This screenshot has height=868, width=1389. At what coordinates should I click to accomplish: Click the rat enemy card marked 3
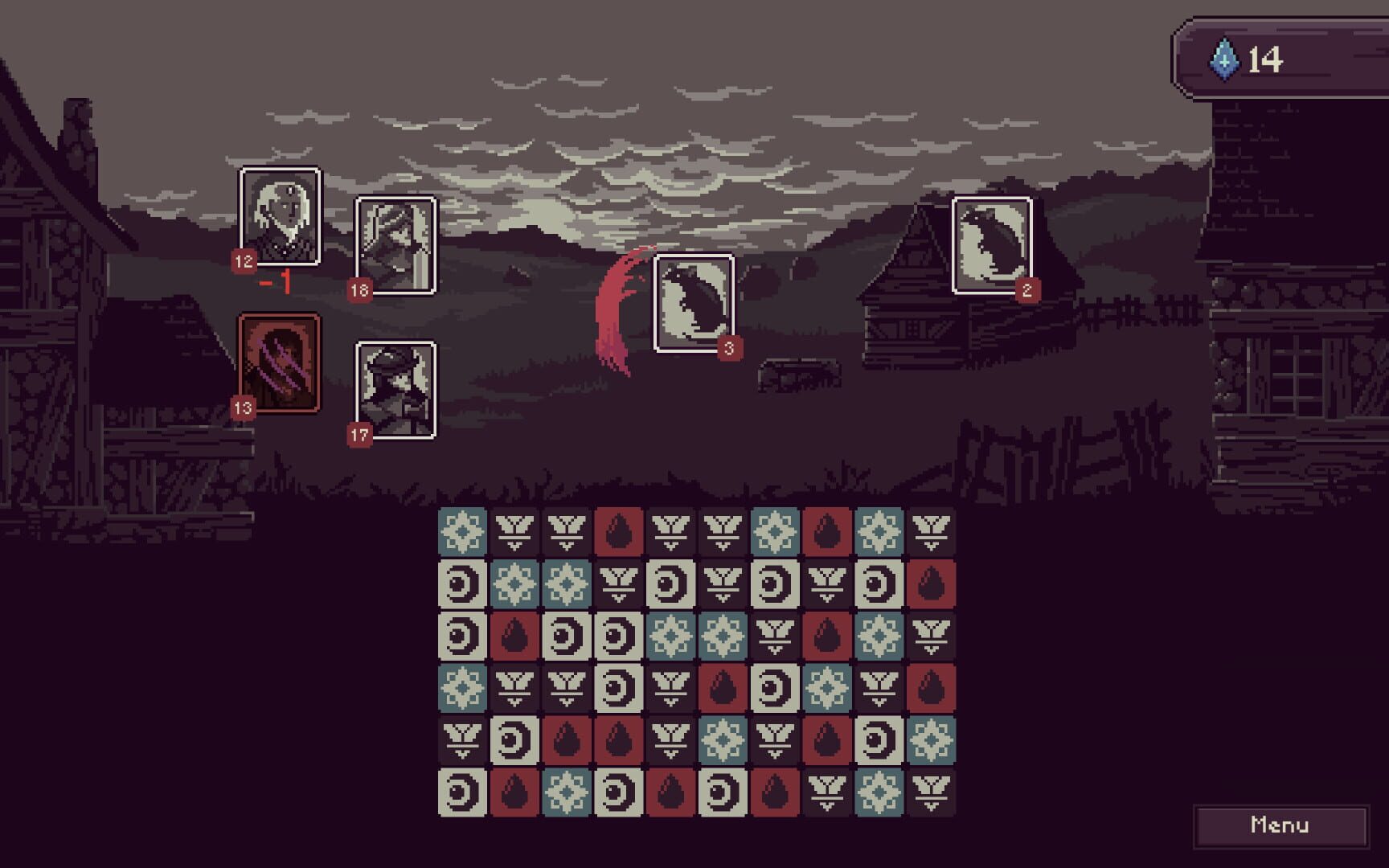[x=694, y=305]
